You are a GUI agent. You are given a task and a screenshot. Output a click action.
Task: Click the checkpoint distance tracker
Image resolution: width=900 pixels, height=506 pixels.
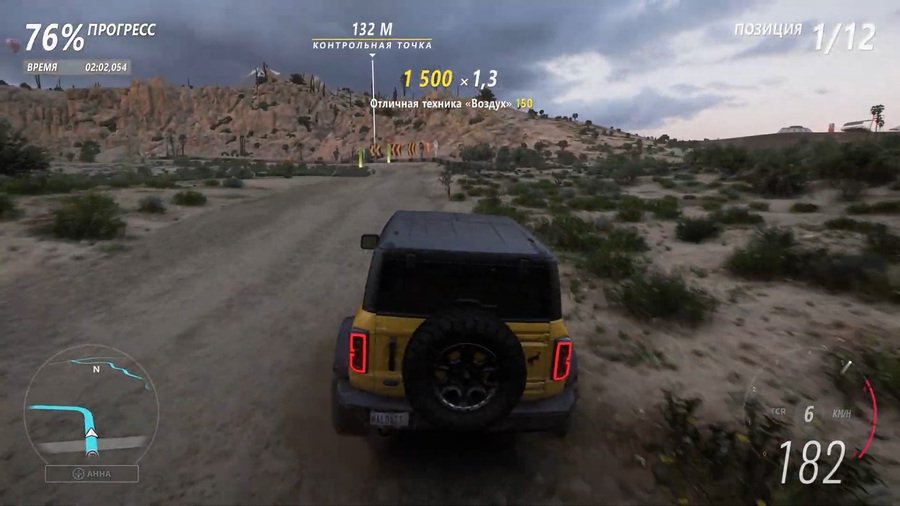371,36
